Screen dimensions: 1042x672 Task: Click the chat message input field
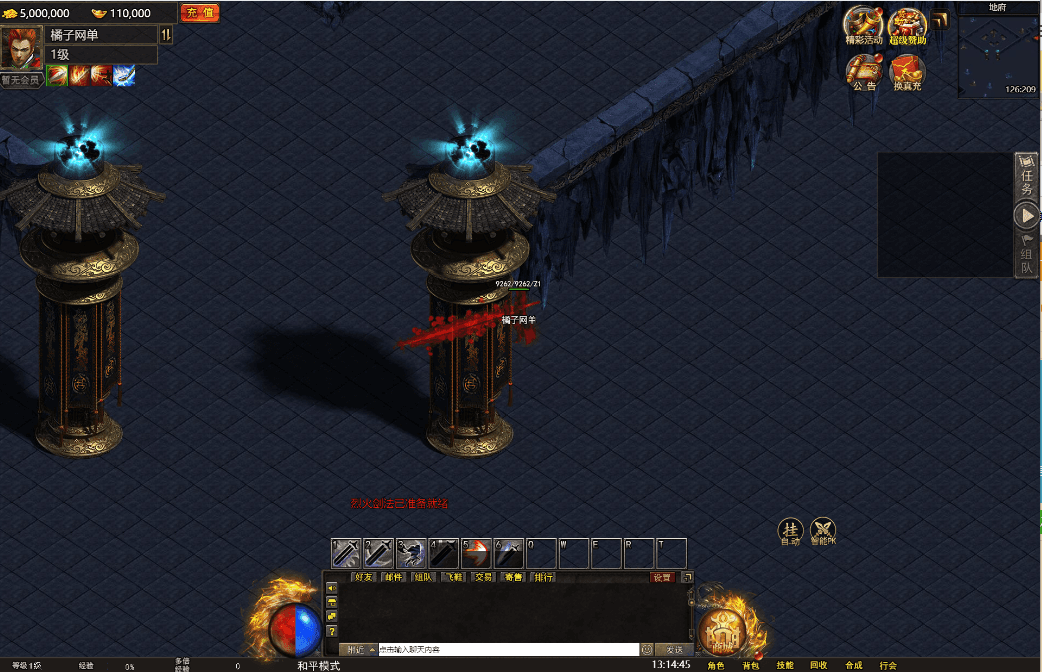[x=508, y=650]
